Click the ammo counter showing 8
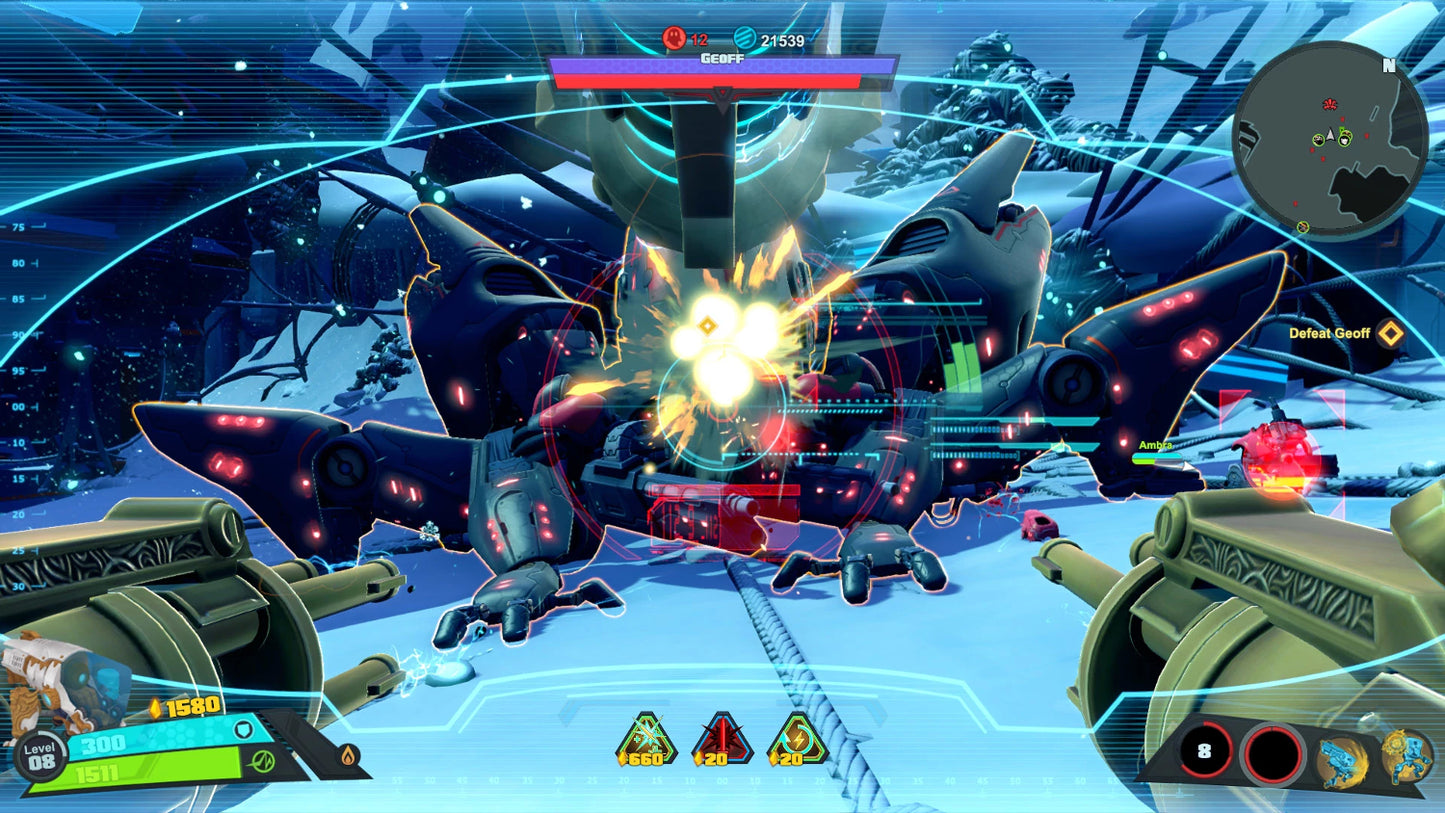The width and height of the screenshot is (1445, 813). tap(1207, 748)
